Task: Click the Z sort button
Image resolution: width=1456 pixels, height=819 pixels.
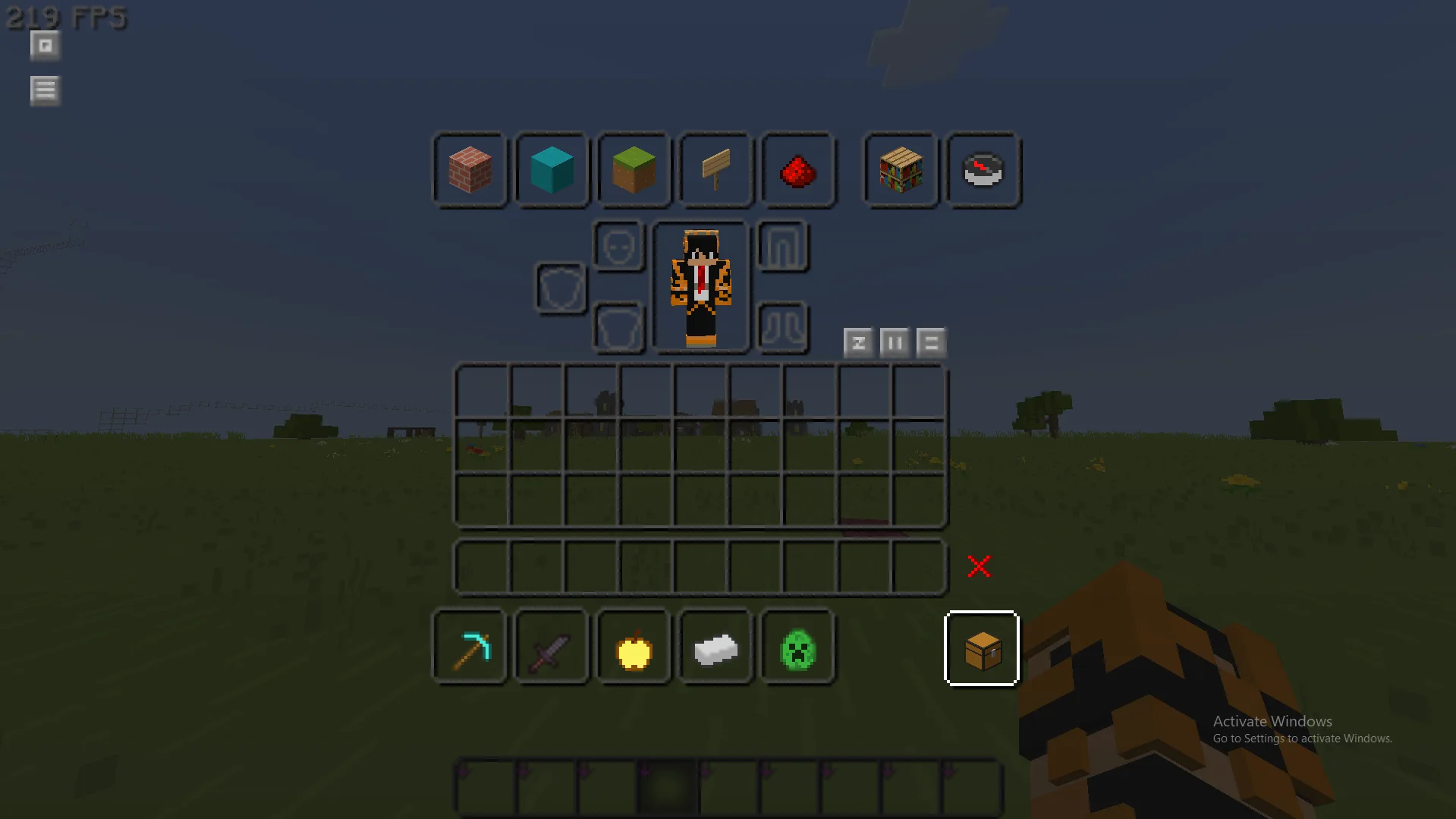Action: 858,342
